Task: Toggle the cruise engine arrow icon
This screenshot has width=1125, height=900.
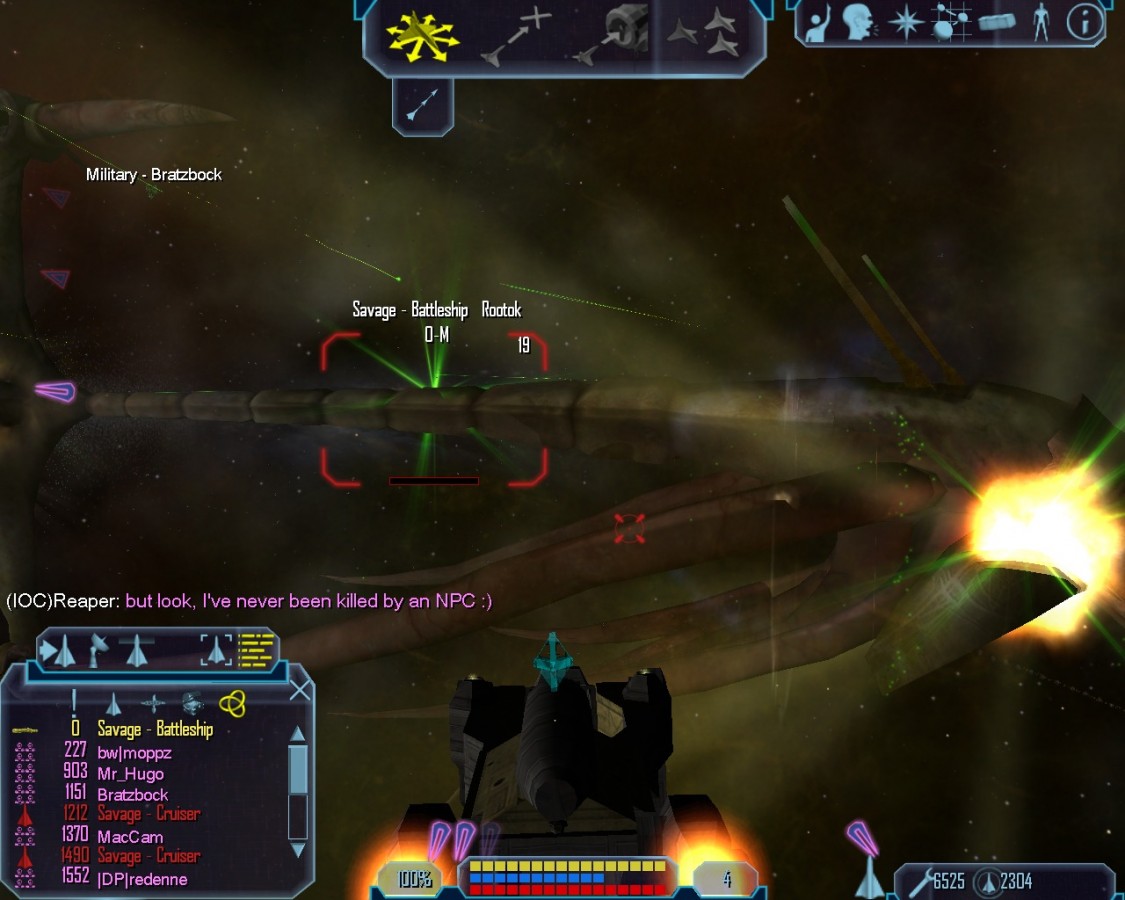Action: (x=423, y=105)
